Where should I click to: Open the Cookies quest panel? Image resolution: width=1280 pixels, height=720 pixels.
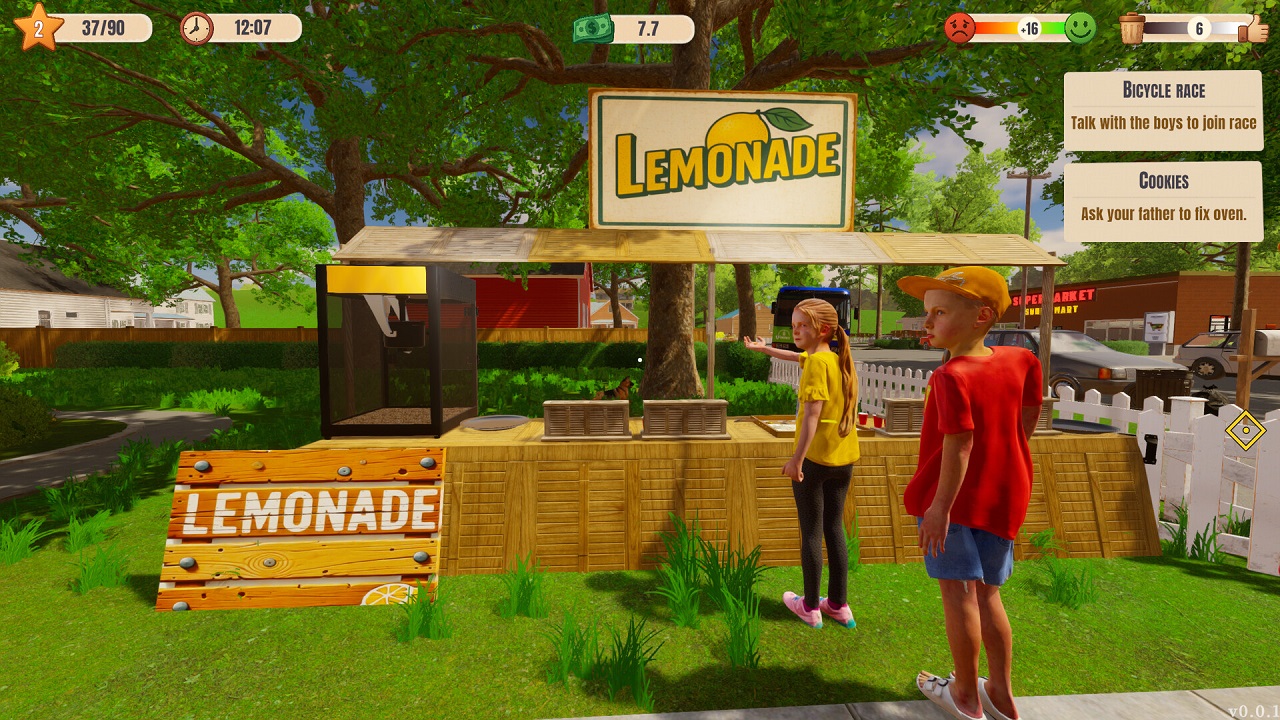1163,198
